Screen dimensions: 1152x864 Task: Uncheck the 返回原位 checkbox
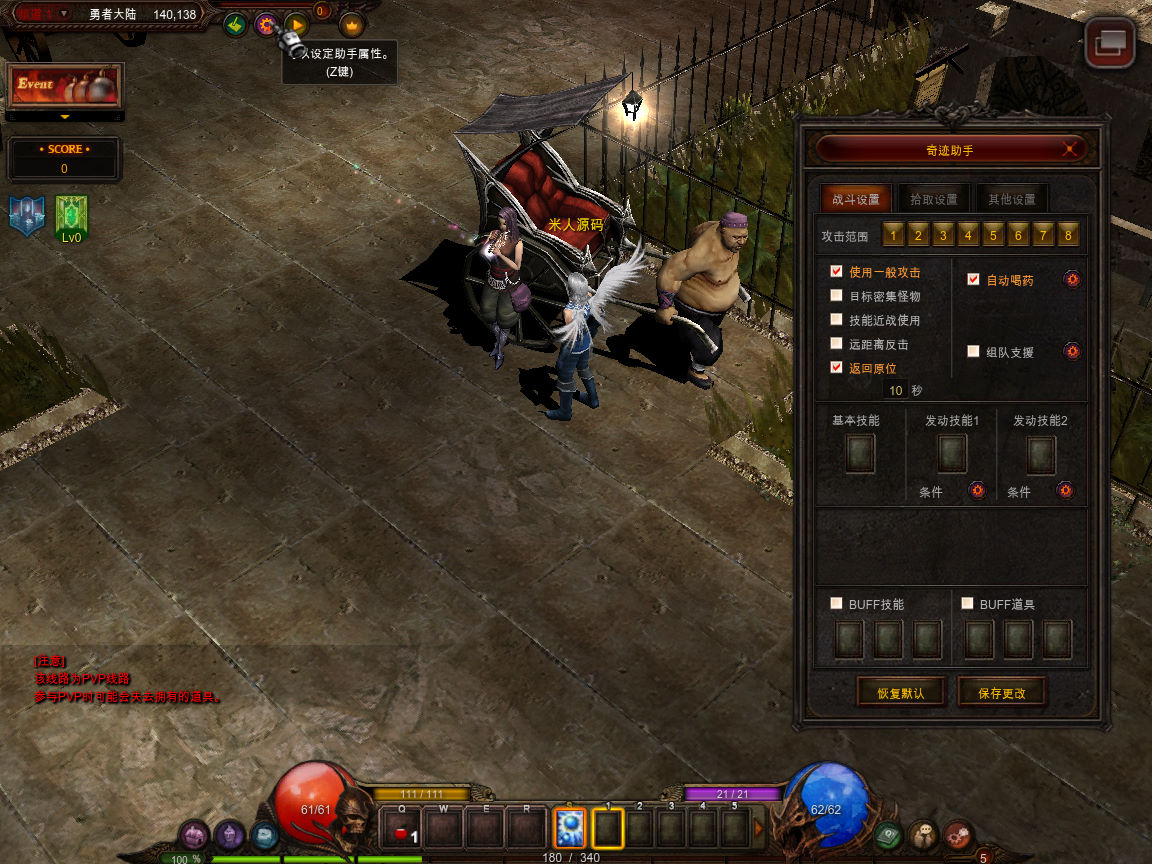click(836, 367)
